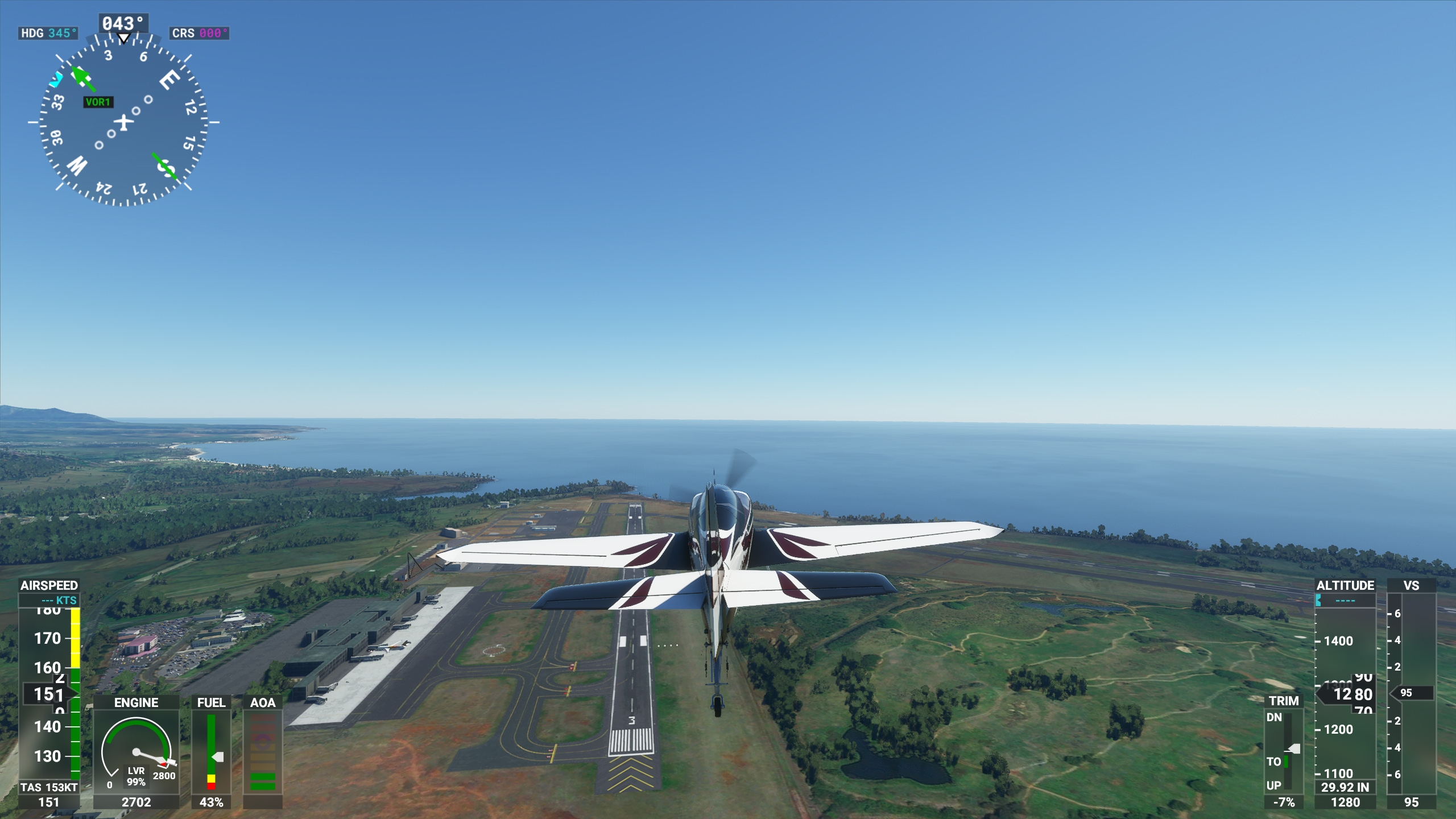Click the ENGINE lever gauge

(136, 751)
